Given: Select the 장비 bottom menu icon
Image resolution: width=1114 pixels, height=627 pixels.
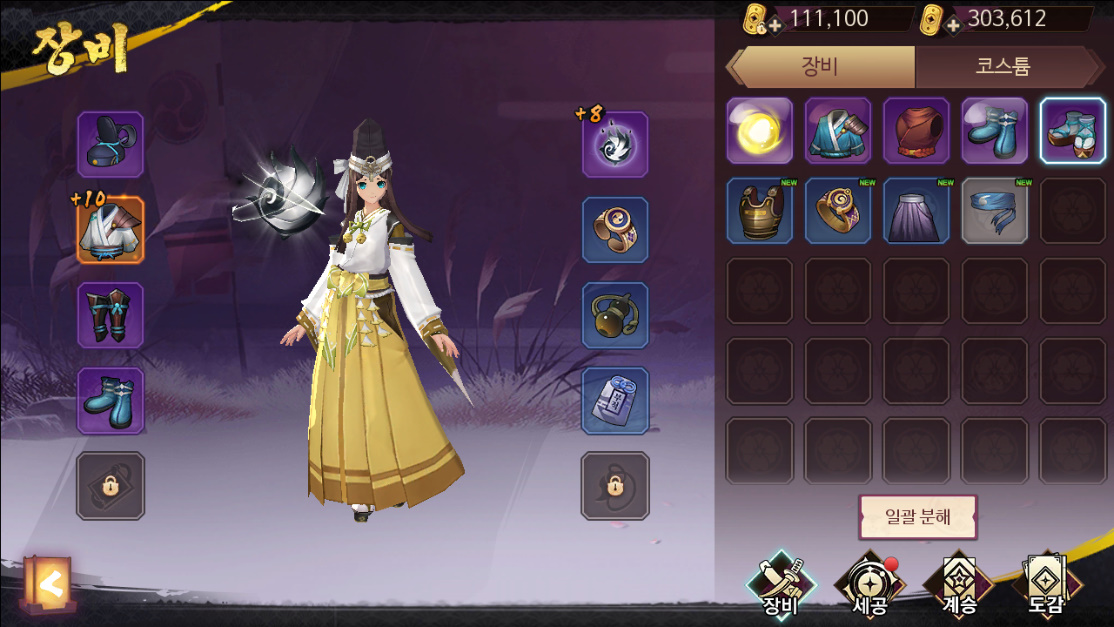Looking at the screenshot, I should [781, 584].
